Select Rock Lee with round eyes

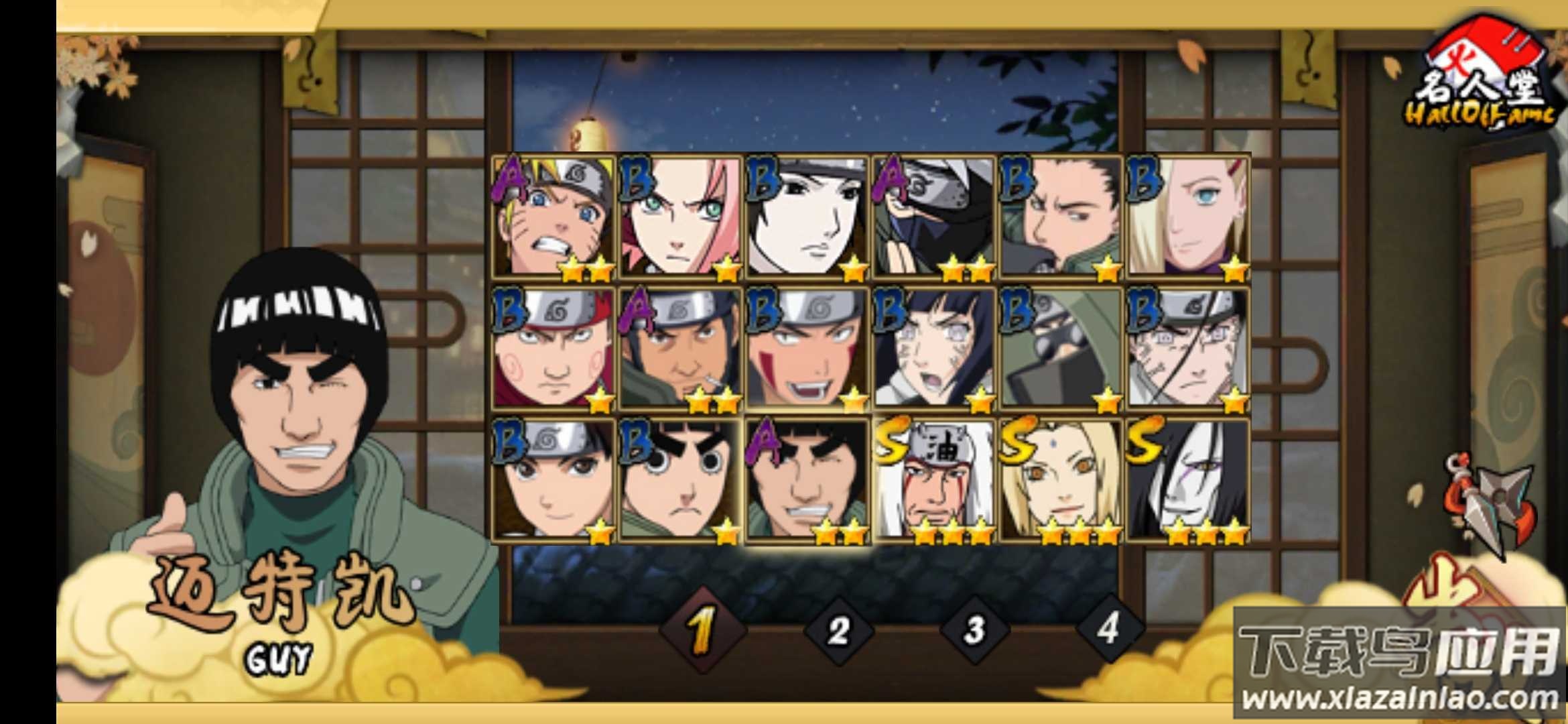tap(680, 480)
